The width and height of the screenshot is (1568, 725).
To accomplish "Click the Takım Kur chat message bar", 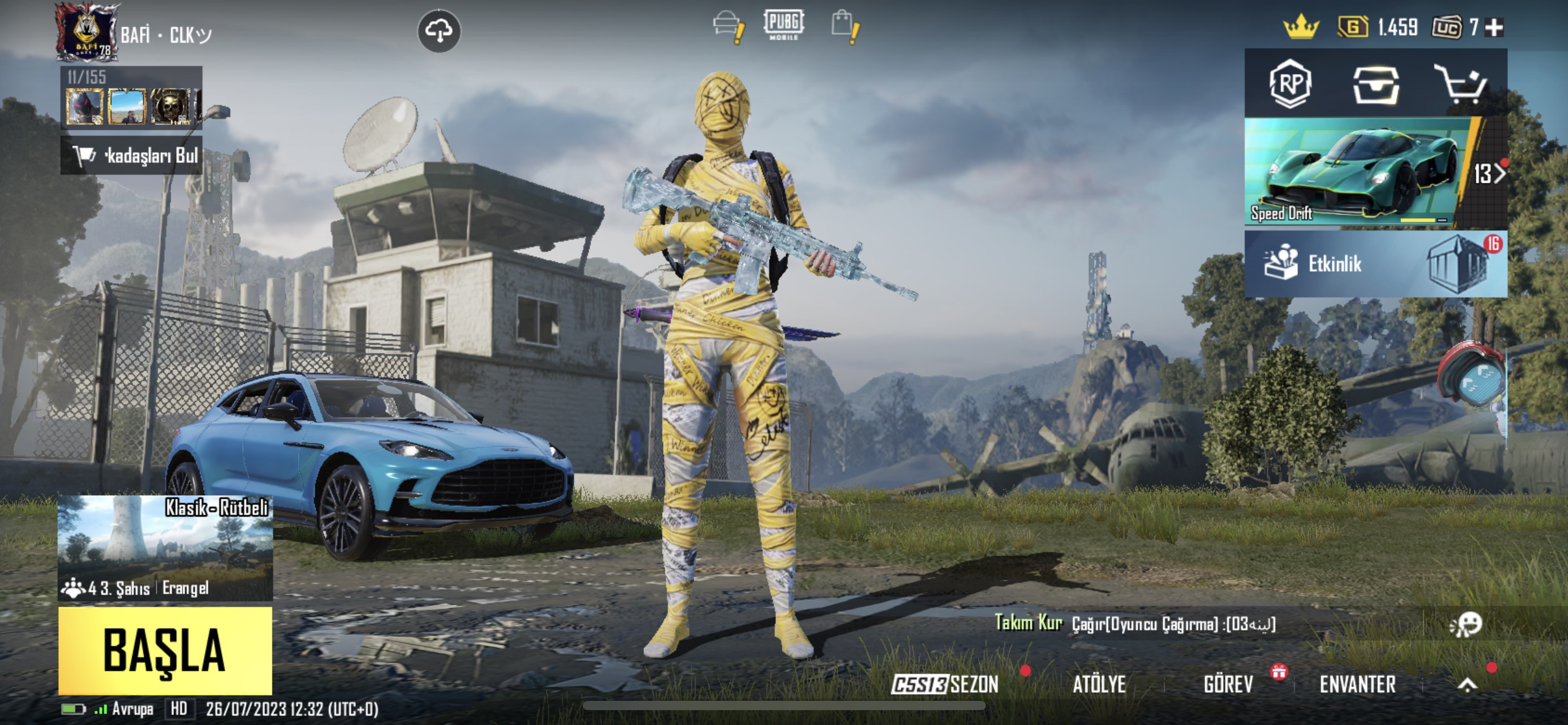I will 1135,623.
